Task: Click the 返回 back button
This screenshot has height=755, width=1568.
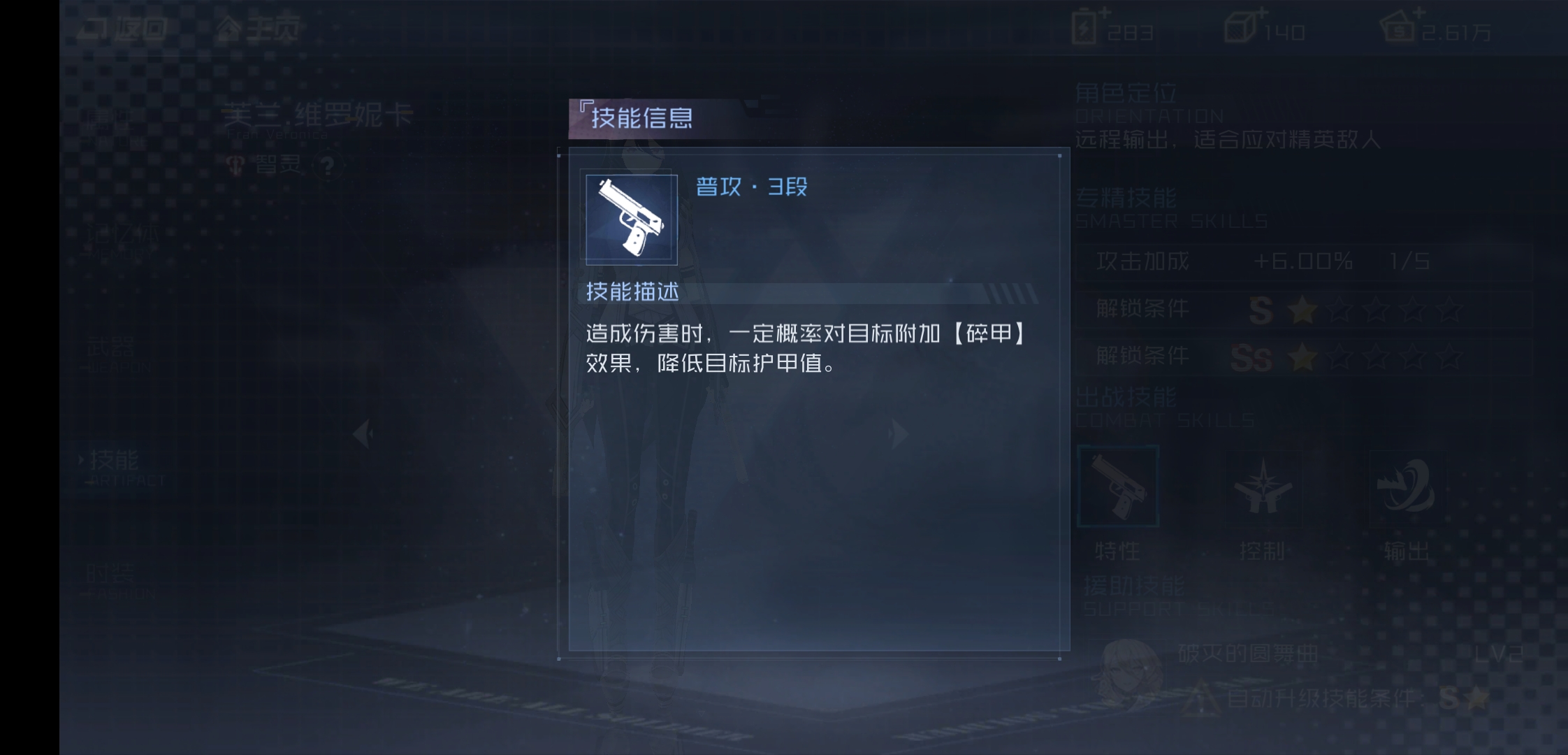Action: point(126,28)
